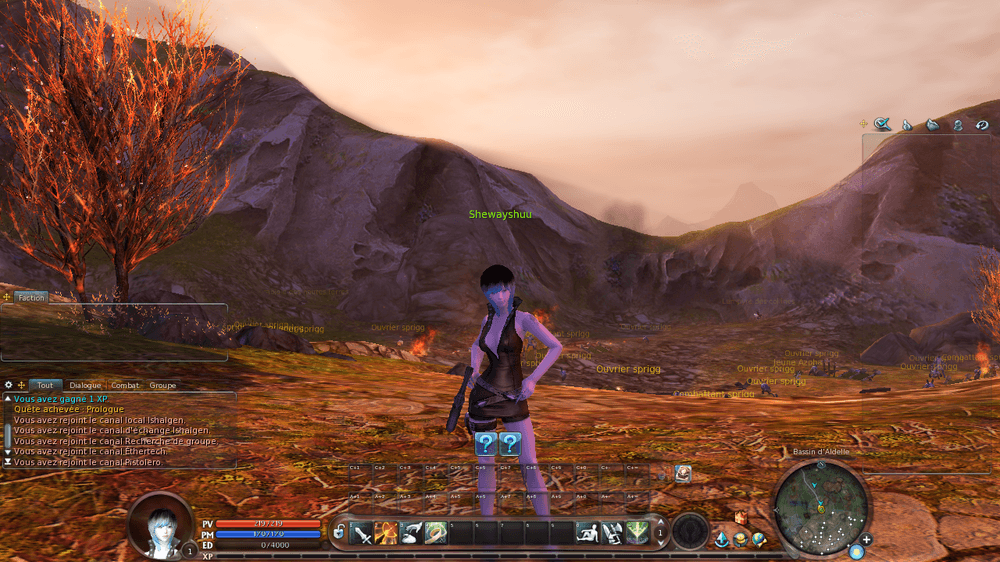Open the treasure chest icon above menu
Screen dimensions: 1000x562
coord(741,518)
